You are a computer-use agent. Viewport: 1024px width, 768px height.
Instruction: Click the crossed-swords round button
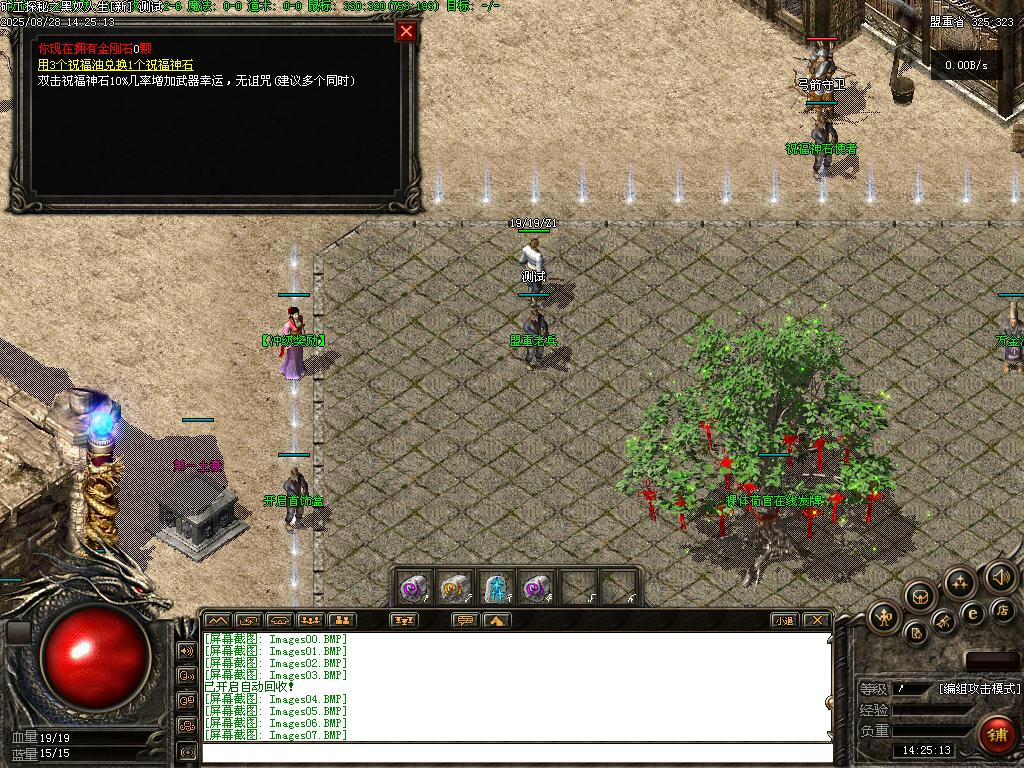pyautogui.click(x=944, y=623)
